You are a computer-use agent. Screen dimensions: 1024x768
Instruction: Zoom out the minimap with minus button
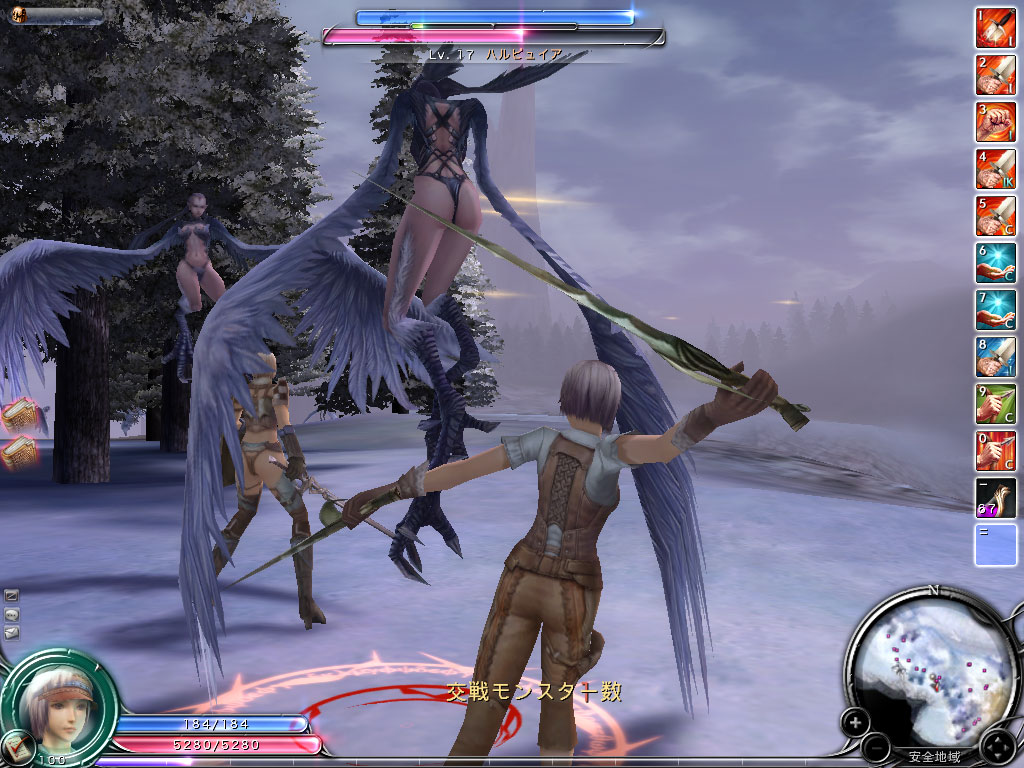click(x=875, y=746)
